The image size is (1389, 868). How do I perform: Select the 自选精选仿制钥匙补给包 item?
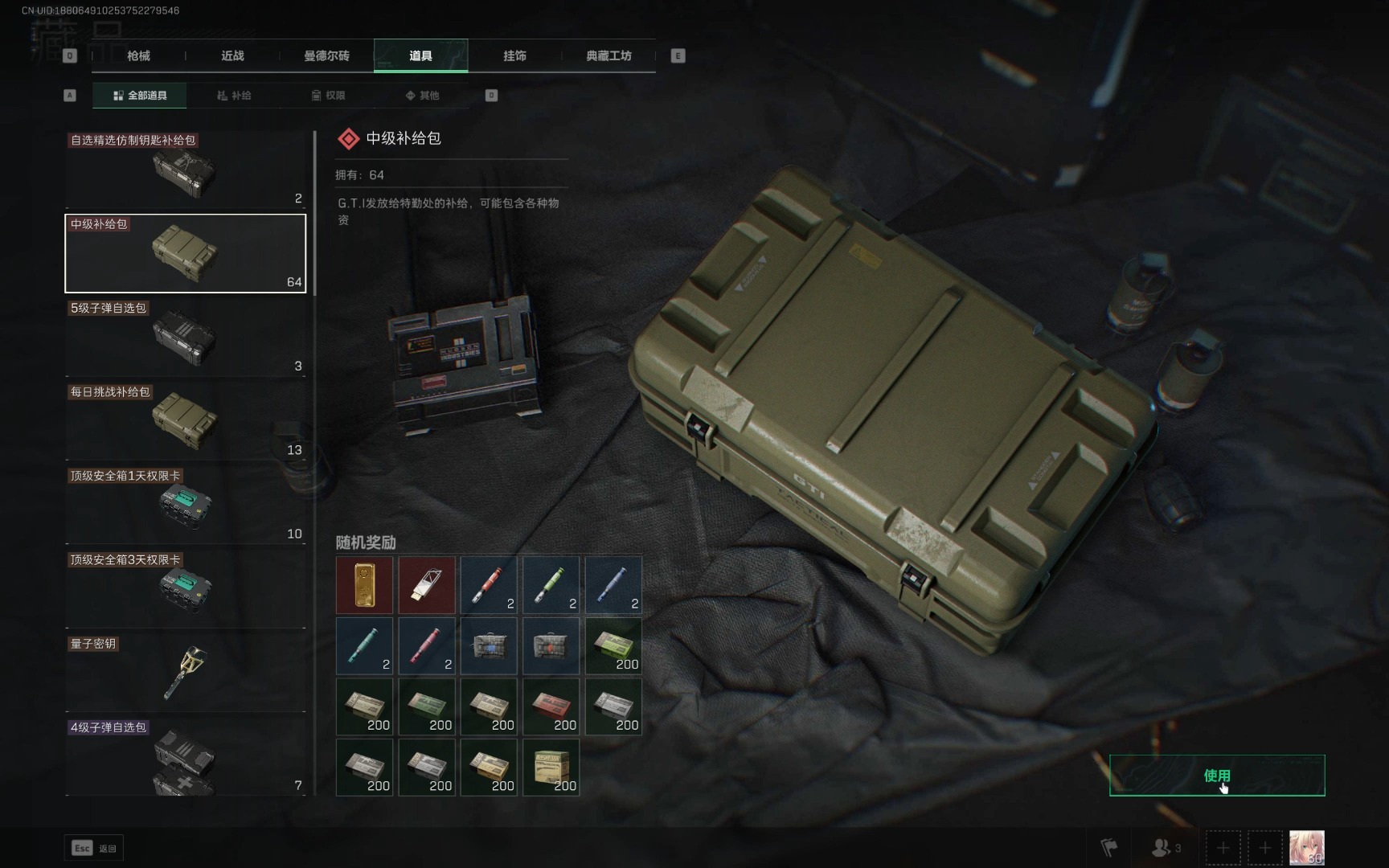(185, 170)
